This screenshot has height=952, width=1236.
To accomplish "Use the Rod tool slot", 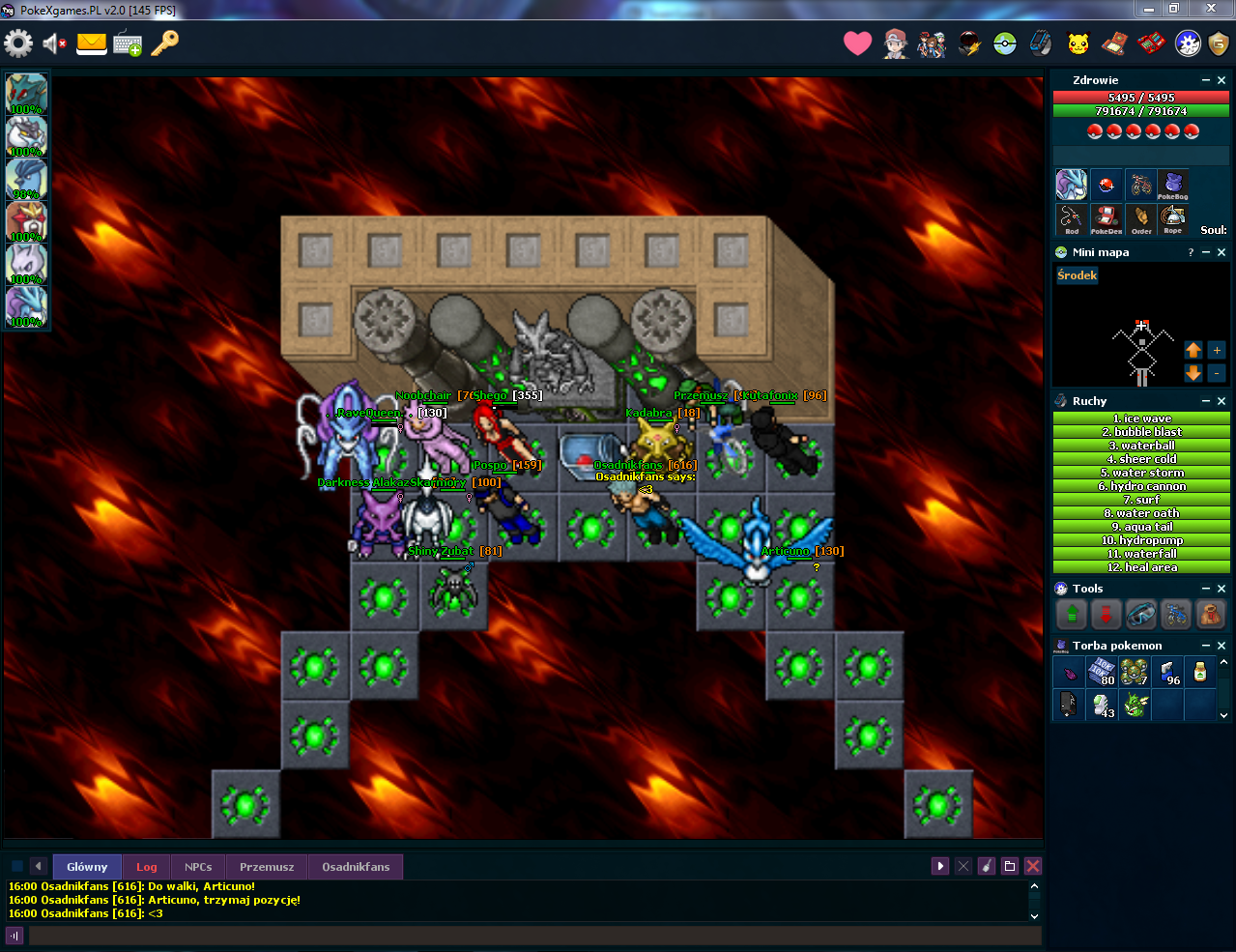I will click(1071, 218).
